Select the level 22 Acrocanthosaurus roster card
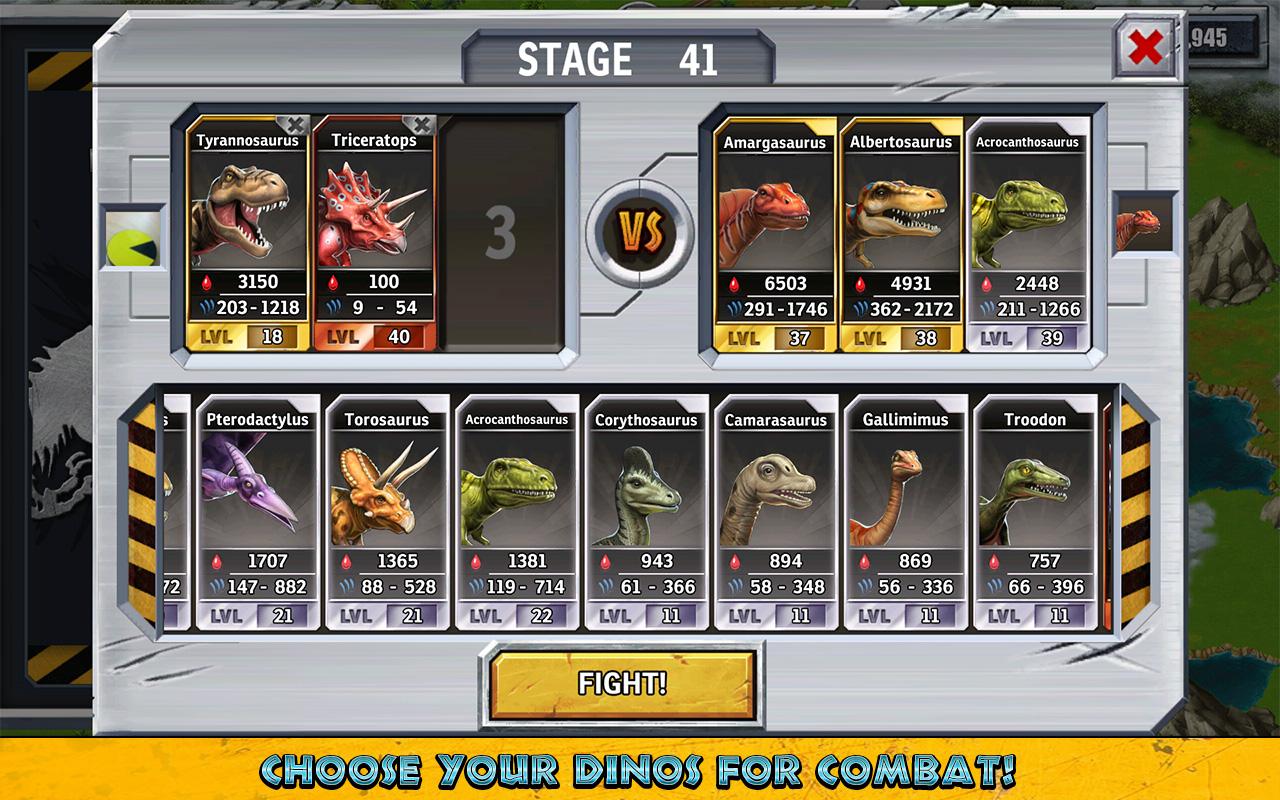 coord(516,511)
